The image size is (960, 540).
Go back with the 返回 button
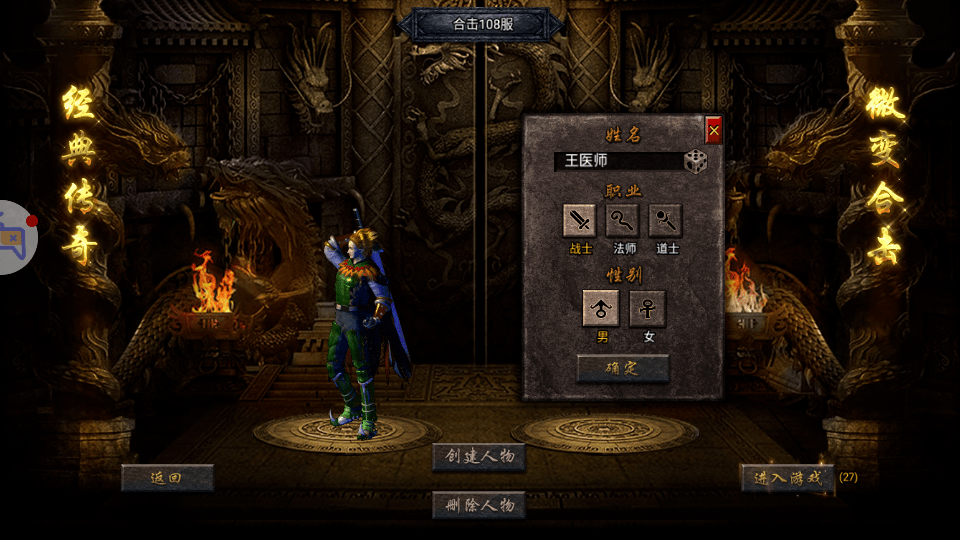(x=167, y=478)
